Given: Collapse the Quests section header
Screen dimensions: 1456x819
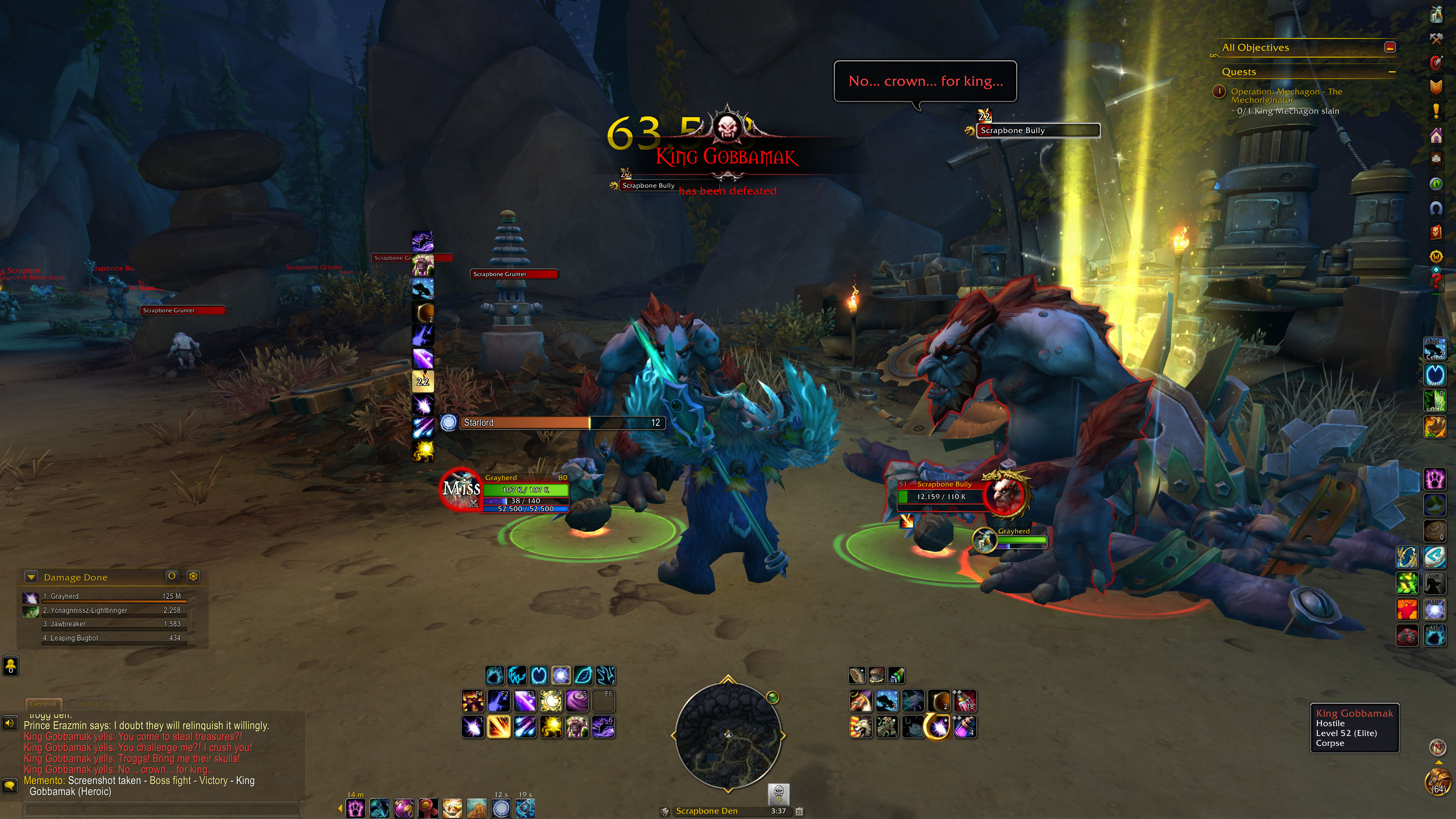Looking at the screenshot, I should coord(1392,72).
